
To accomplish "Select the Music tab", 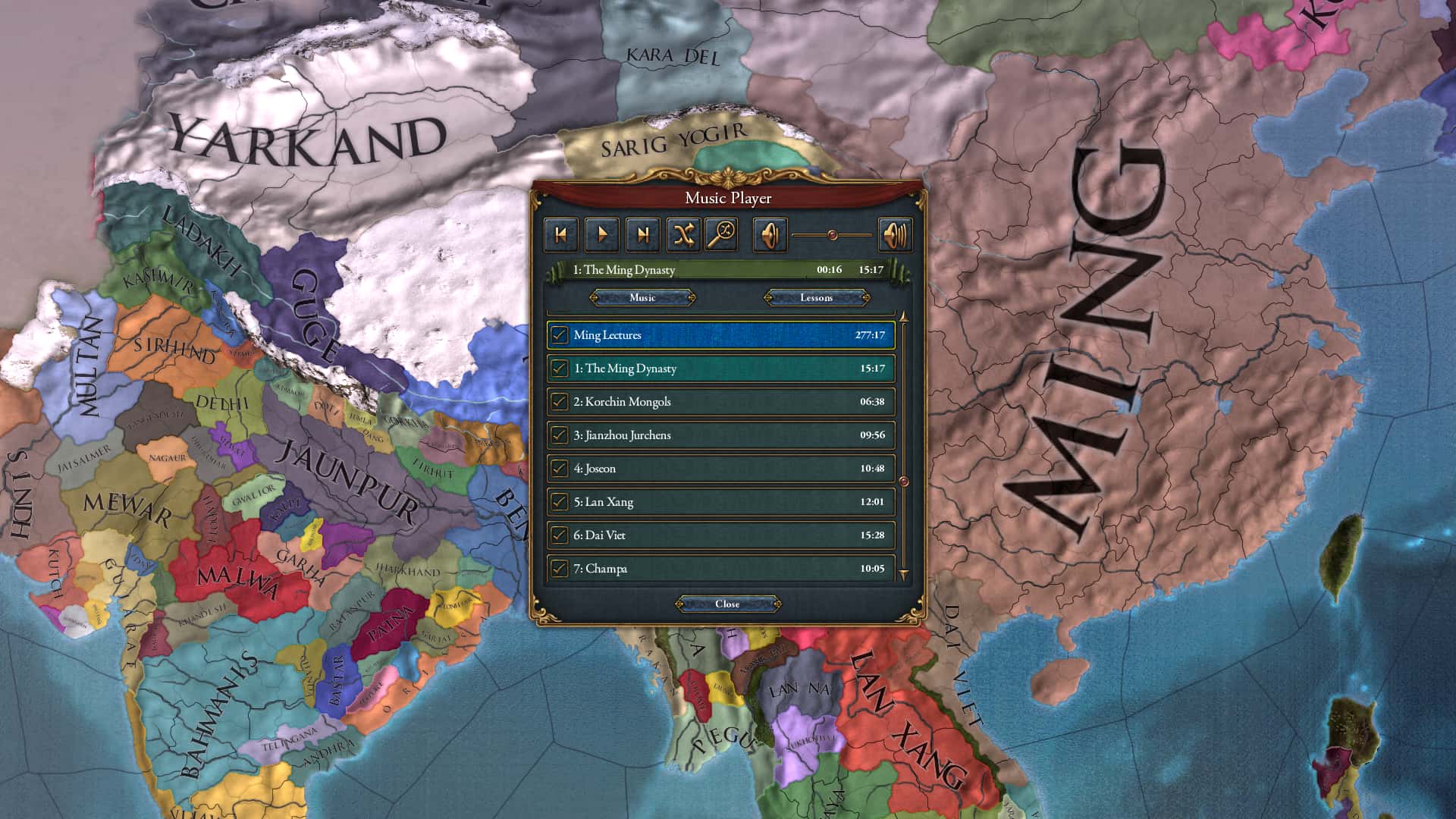I will coord(642,297).
